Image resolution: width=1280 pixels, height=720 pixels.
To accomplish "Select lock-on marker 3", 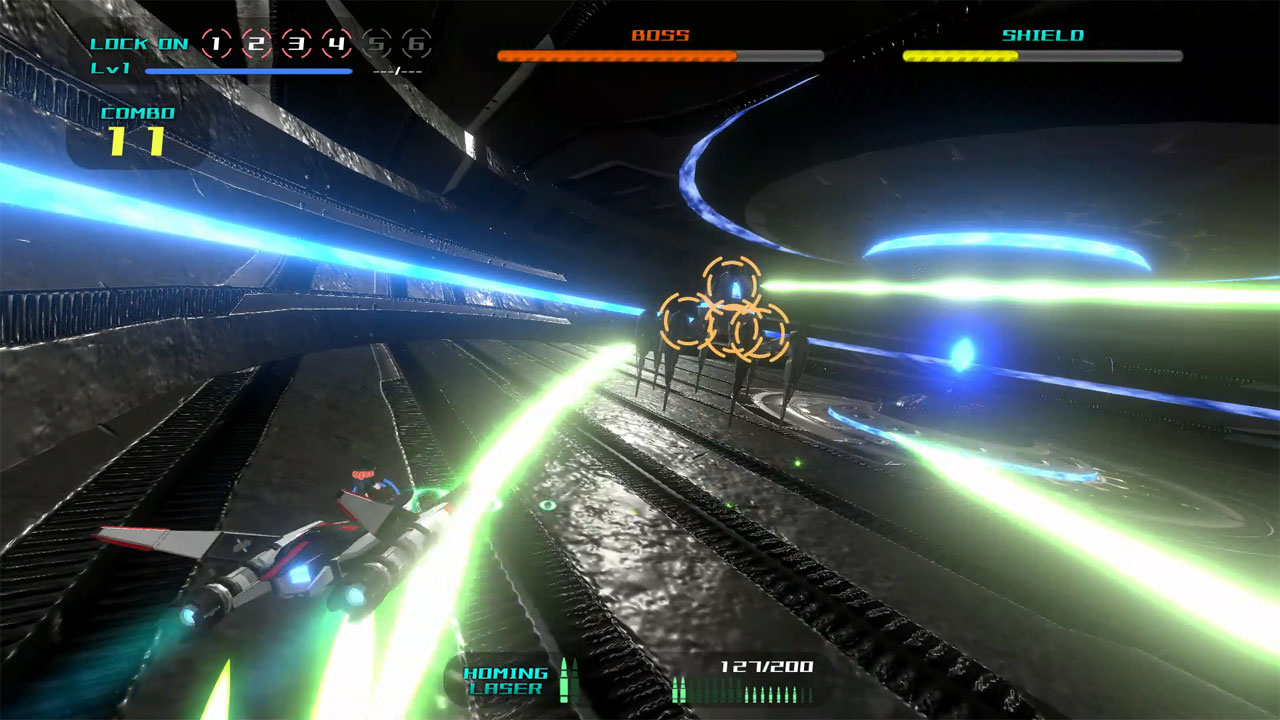I will 296,44.
